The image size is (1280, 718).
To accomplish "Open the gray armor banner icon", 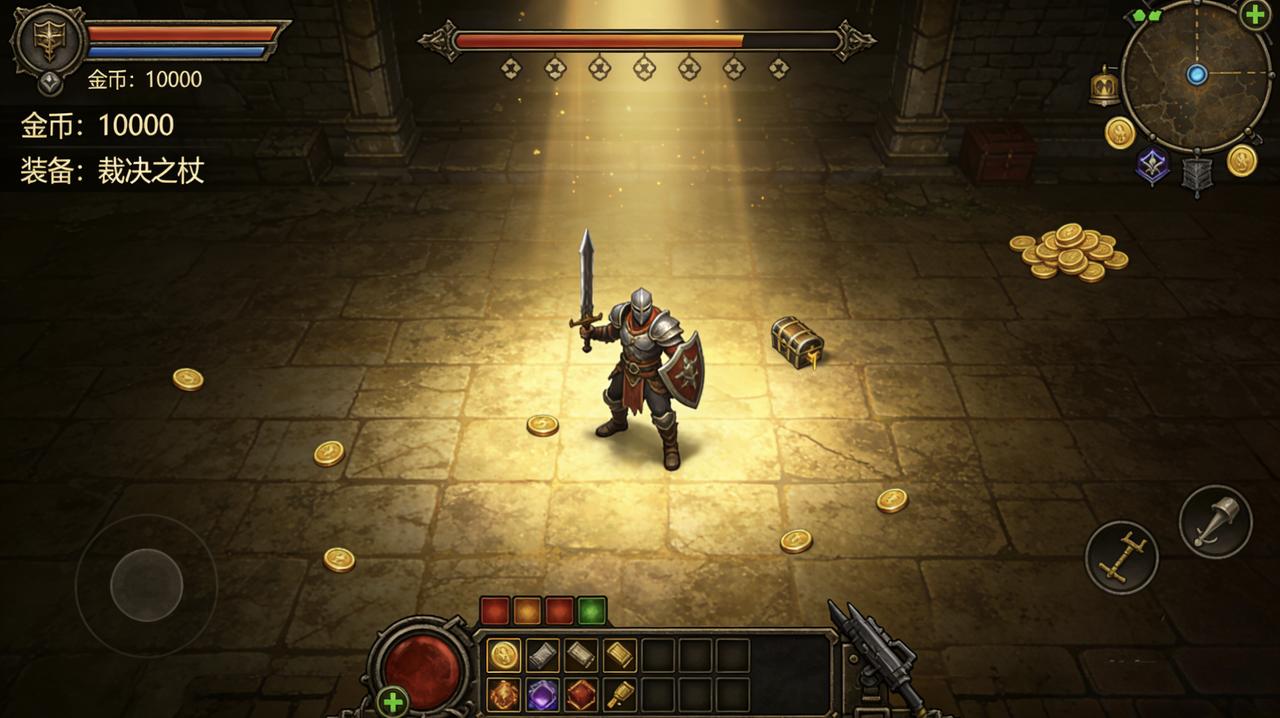I will click(1196, 174).
